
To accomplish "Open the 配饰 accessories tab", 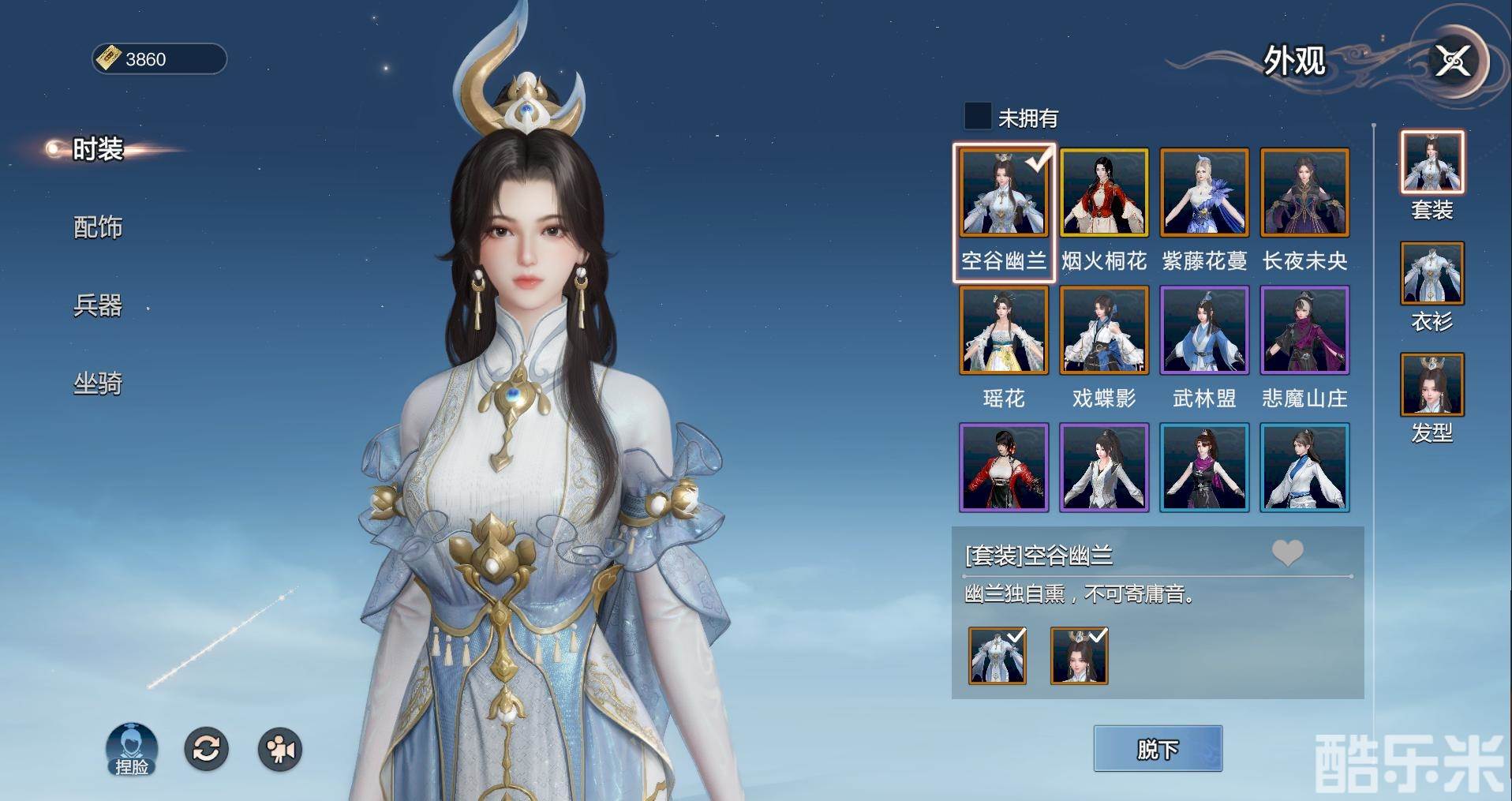I will tap(98, 227).
